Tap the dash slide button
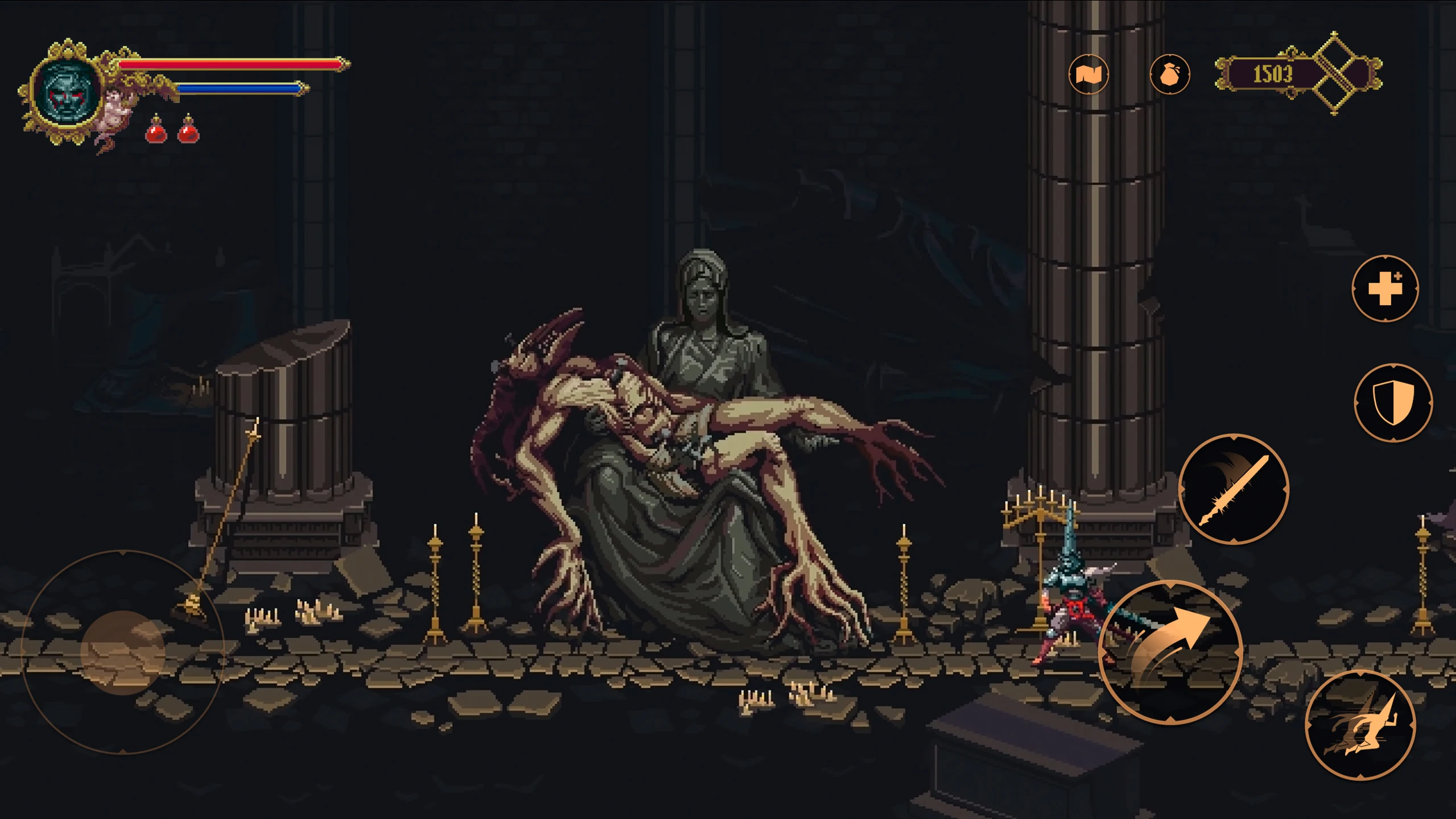This screenshot has height=819, width=1456. (x=1360, y=725)
